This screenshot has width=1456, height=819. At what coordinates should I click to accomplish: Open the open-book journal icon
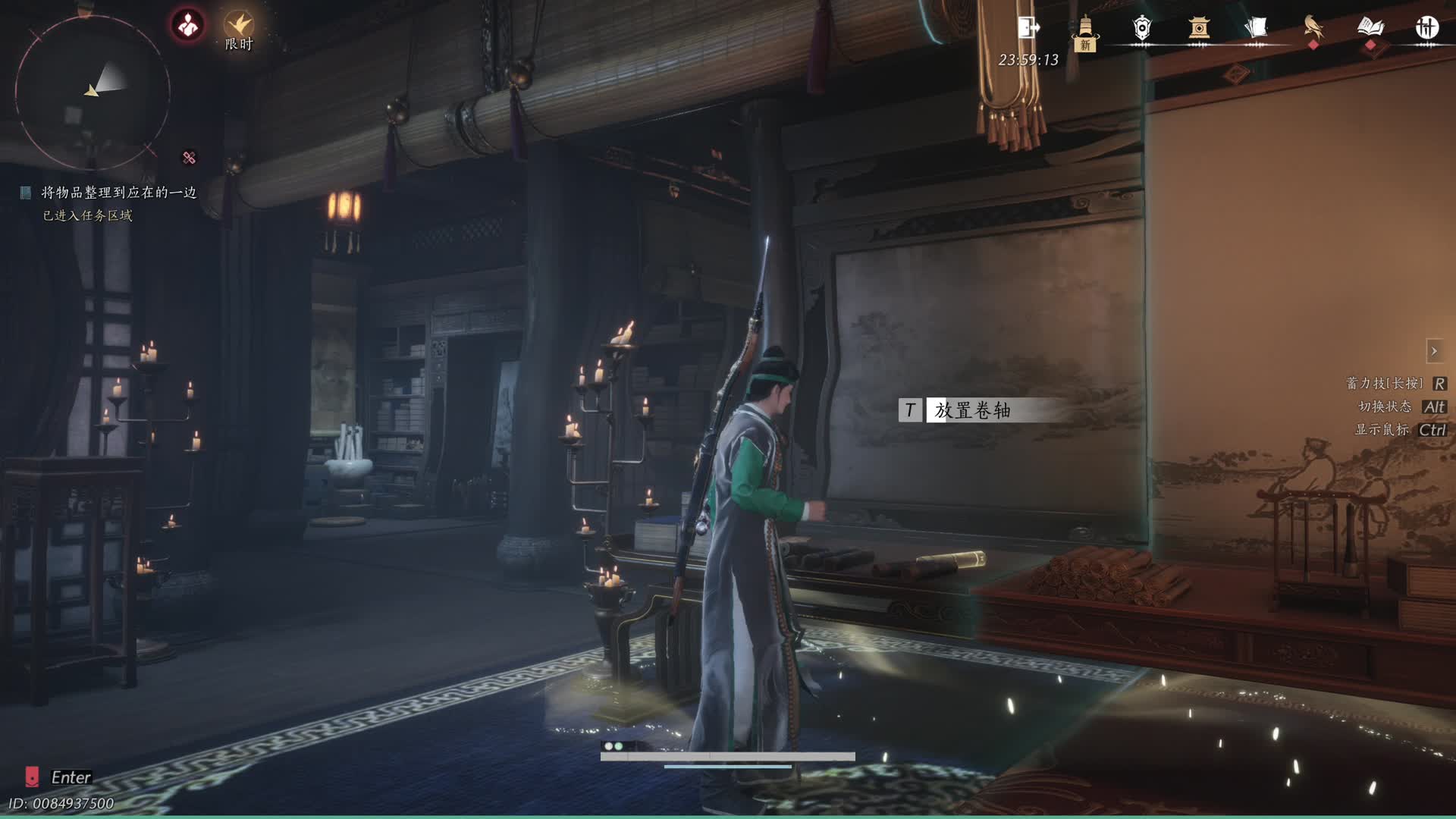click(x=1370, y=28)
